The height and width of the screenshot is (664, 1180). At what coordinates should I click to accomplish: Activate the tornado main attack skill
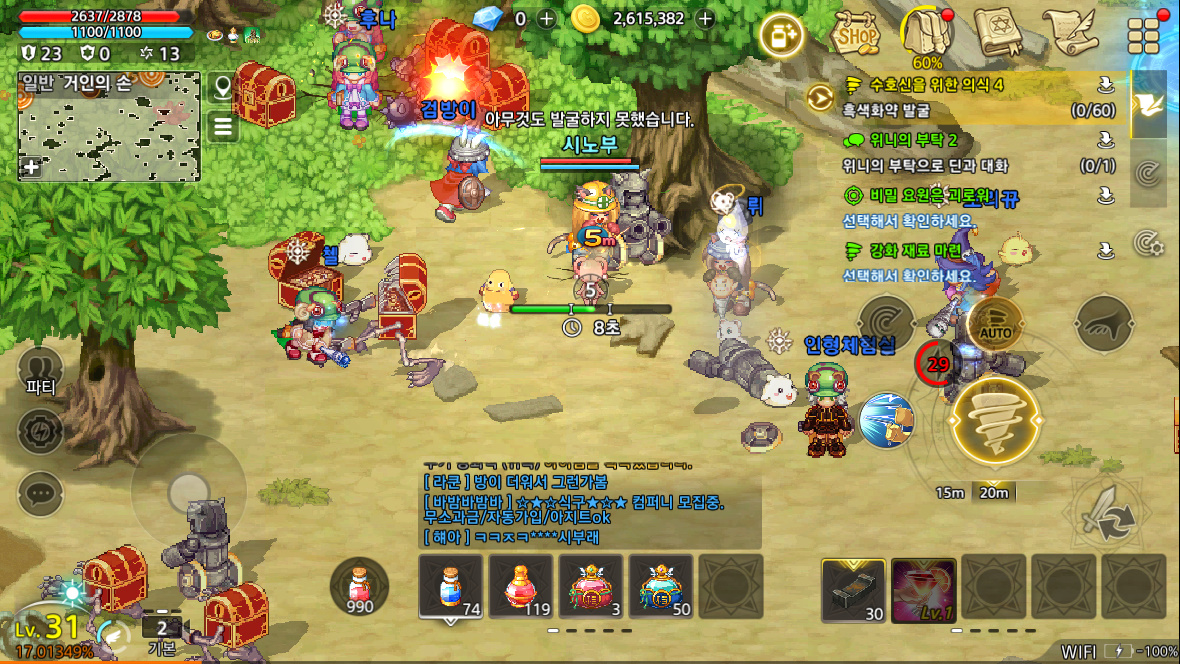point(995,422)
